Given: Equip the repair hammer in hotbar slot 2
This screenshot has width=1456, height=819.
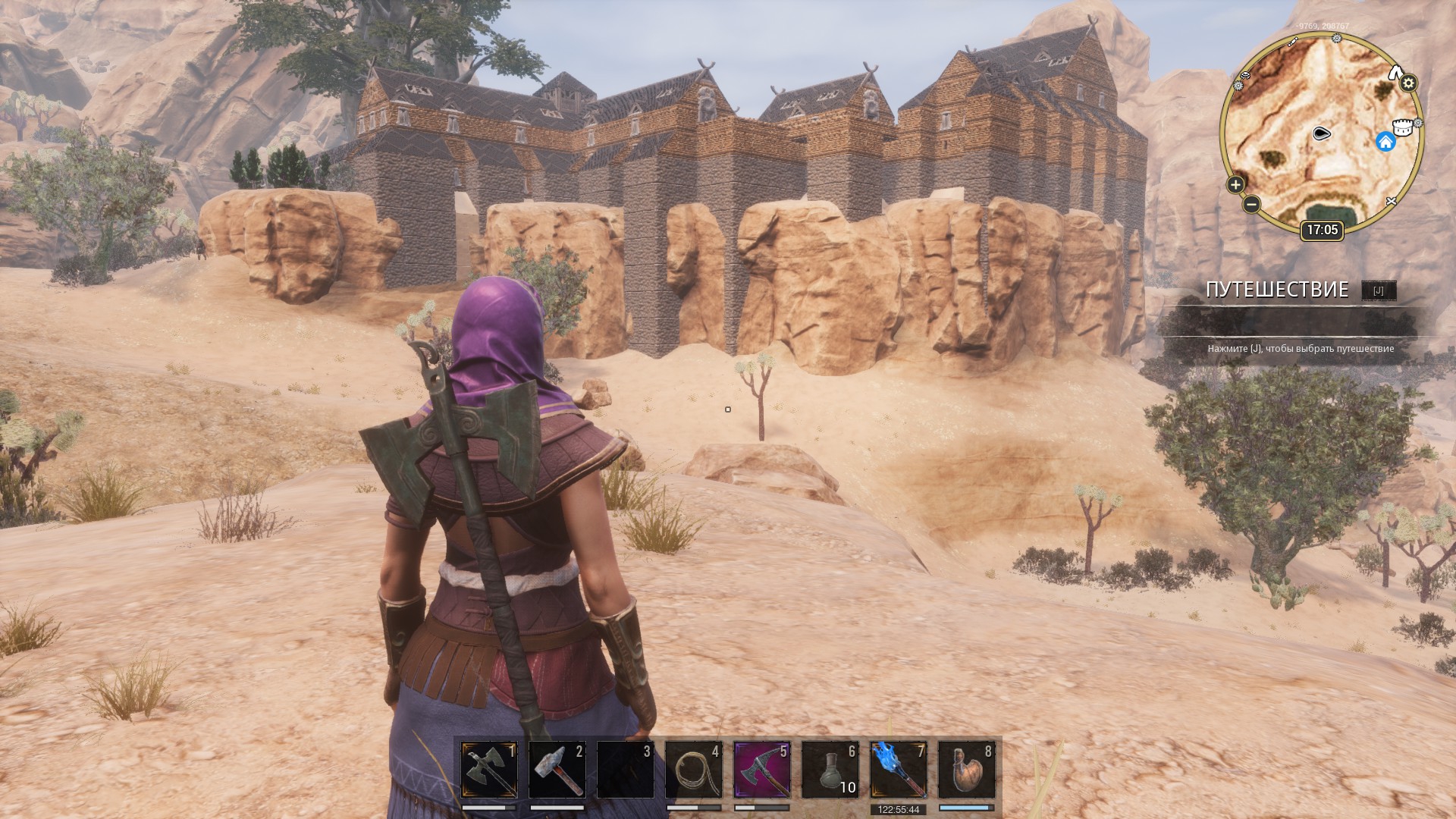Looking at the screenshot, I should (557, 770).
